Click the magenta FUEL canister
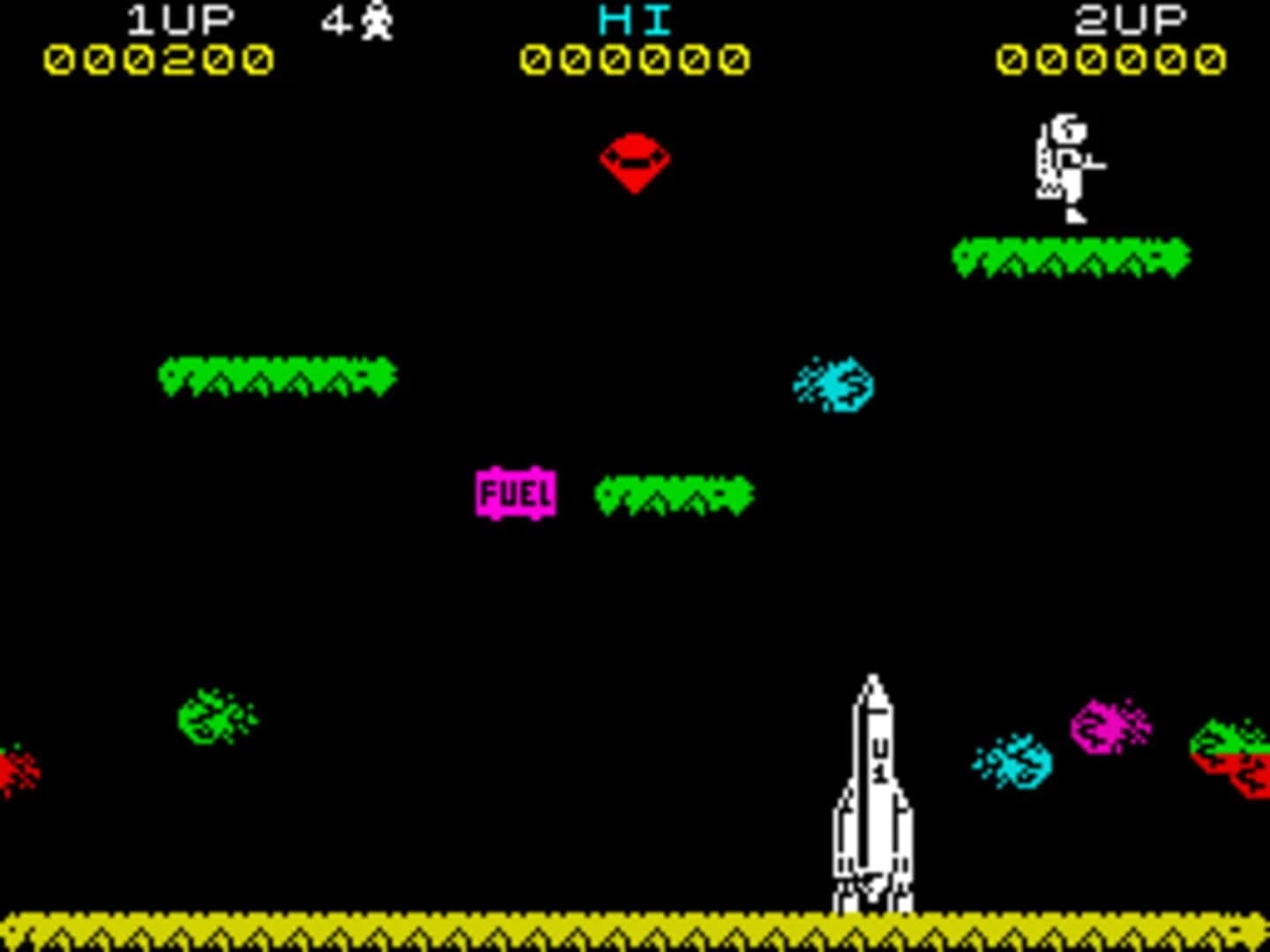1270x952 pixels. click(516, 492)
